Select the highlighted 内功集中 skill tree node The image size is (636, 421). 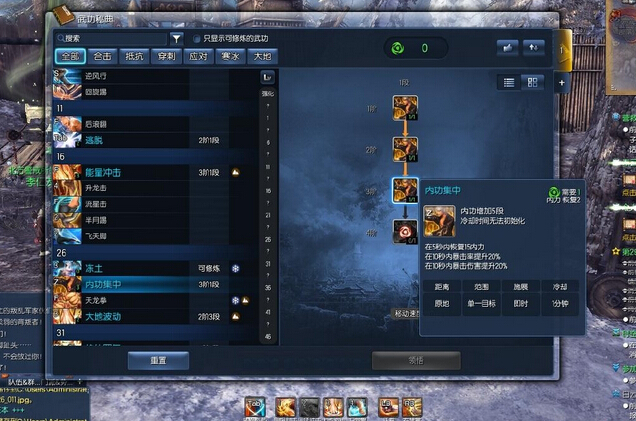pos(405,190)
